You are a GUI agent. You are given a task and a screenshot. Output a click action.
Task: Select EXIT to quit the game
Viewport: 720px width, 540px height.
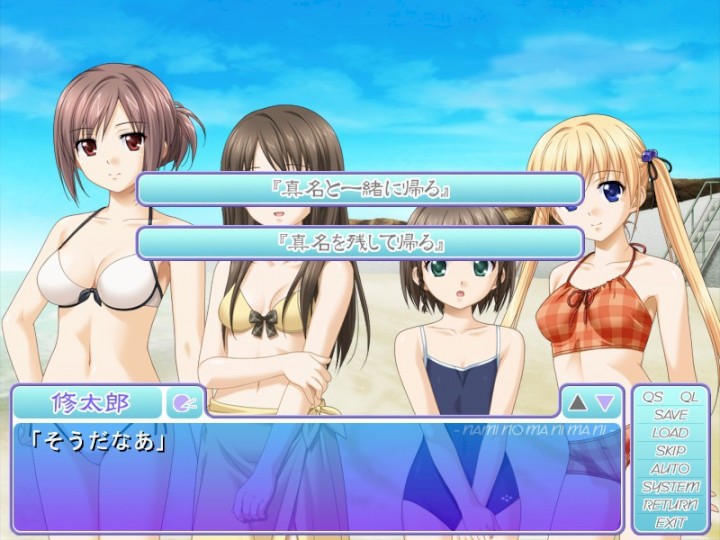coord(670,522)
